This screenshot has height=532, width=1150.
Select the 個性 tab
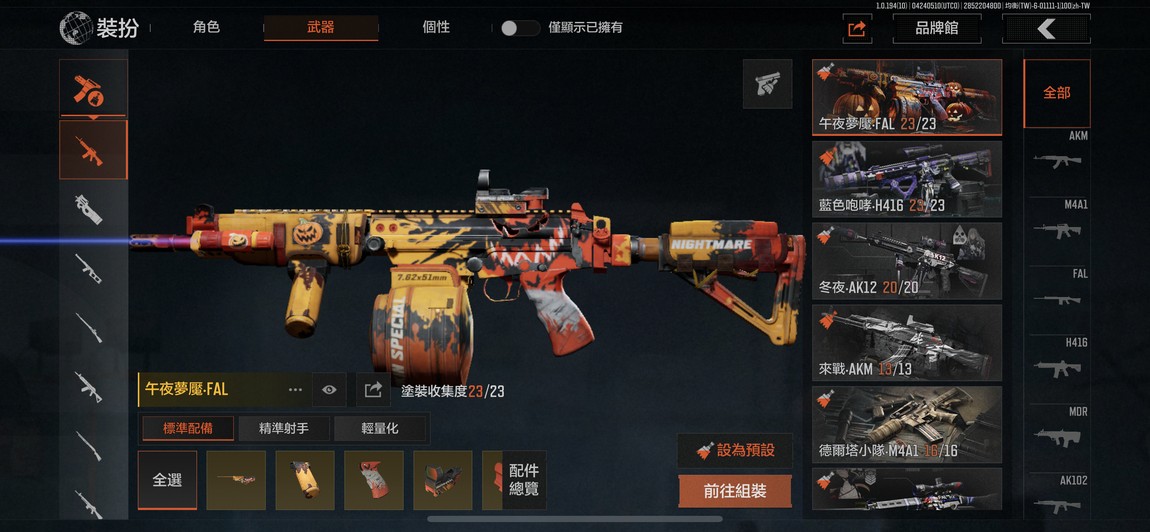coord(437,28)
